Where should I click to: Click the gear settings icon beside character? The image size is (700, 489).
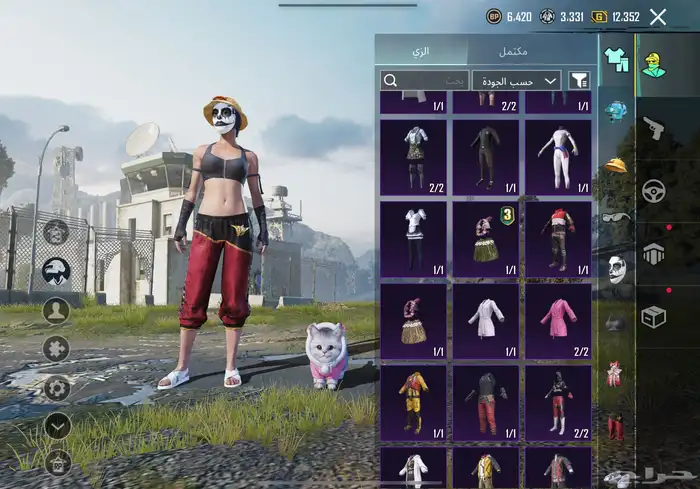click(x=57, y=388)
